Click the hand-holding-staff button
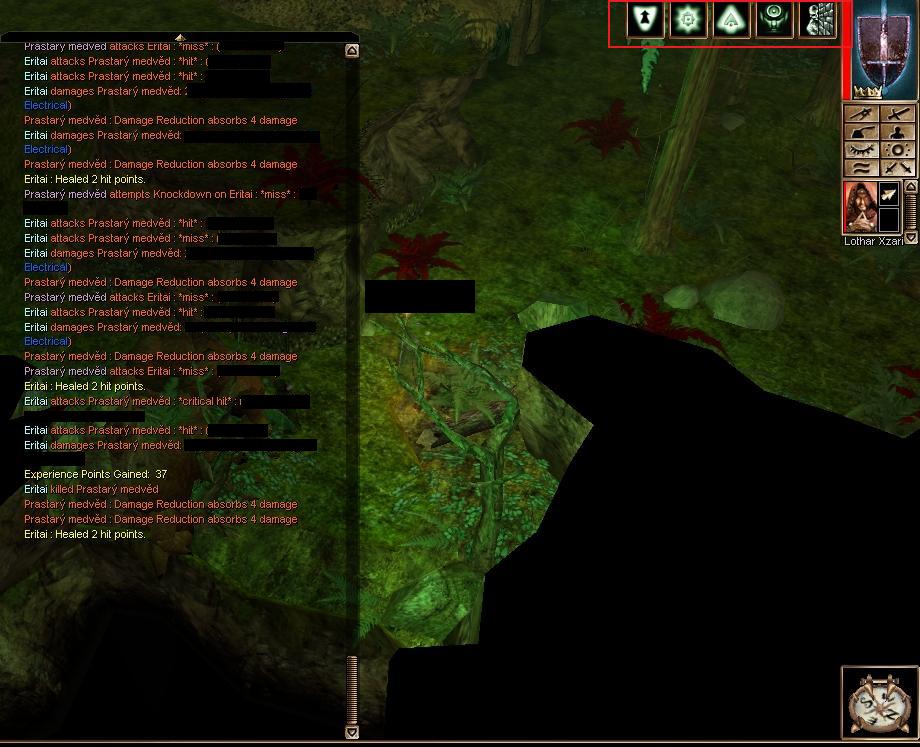Viewport: 920px width, 747px height. 862,132
